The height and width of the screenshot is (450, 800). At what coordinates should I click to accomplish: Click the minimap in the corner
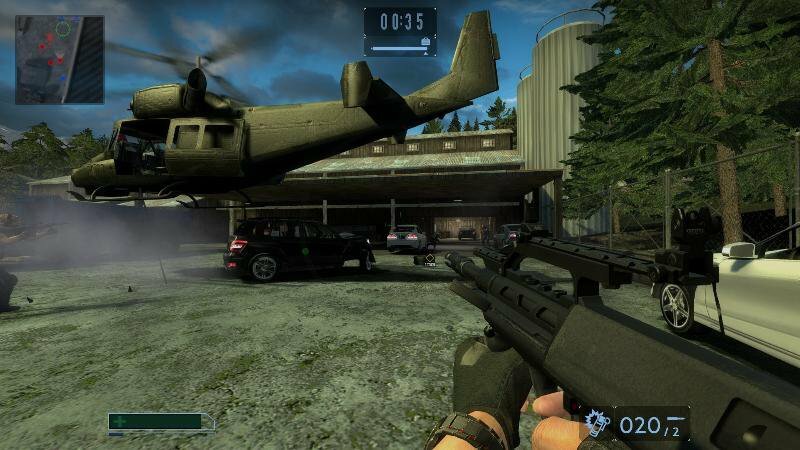[x=60, y=59]
